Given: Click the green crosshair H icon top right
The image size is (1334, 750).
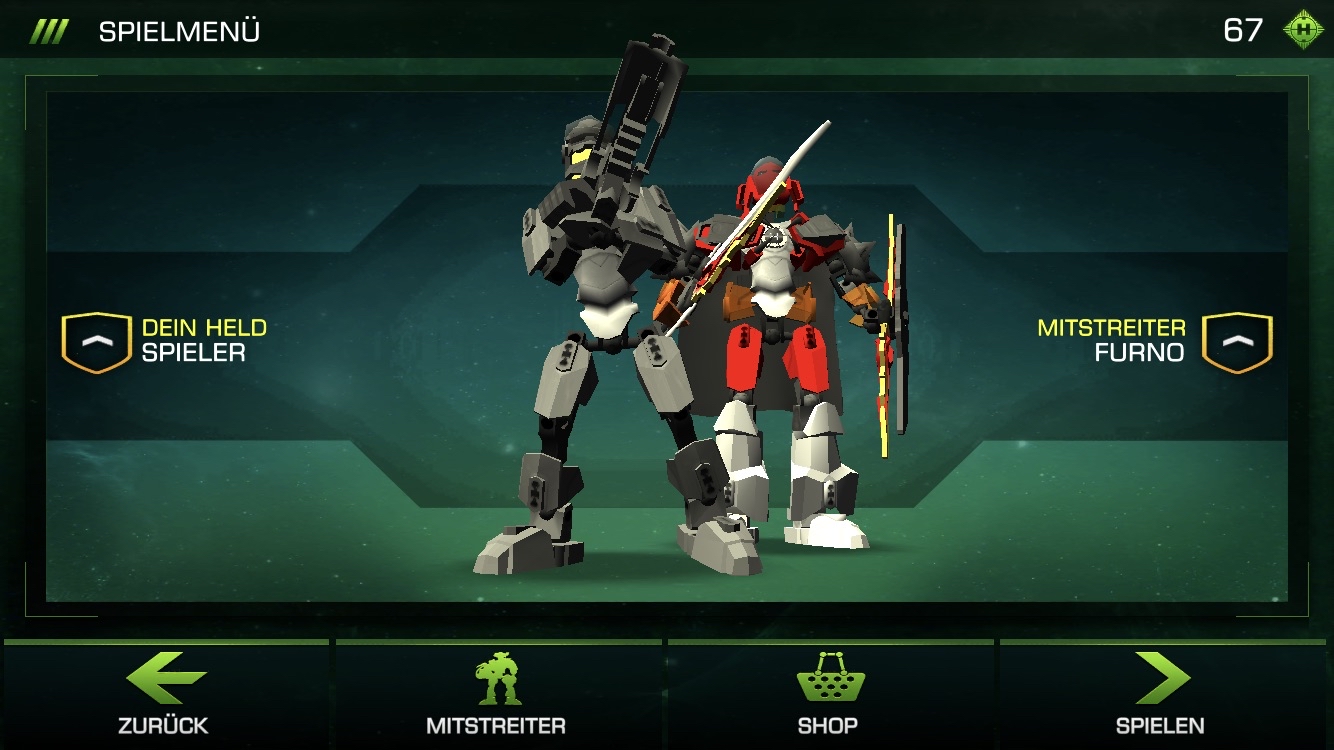Looking at the screenshot, I should [x=1301, y=29].
